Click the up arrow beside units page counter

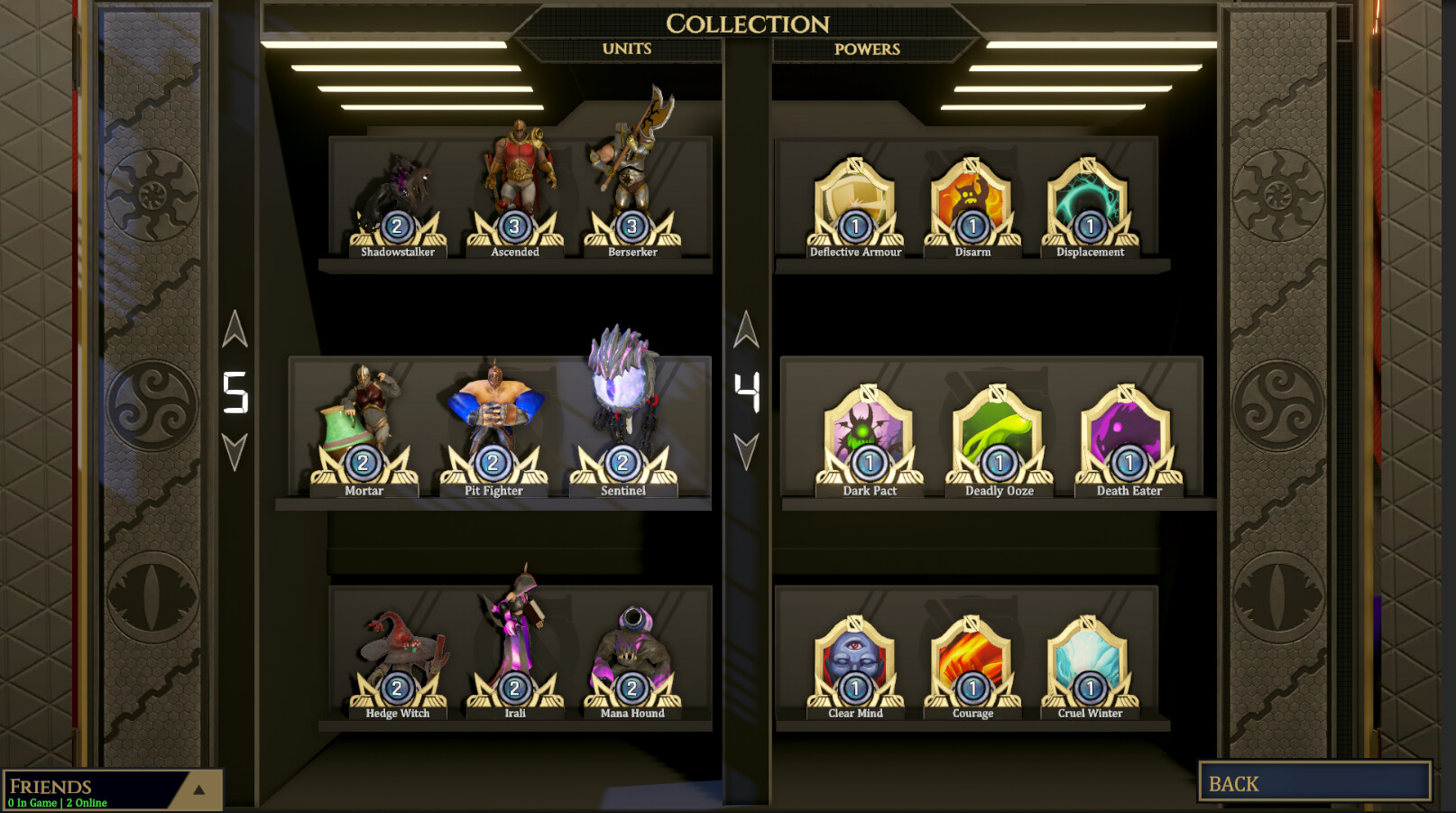(236, 330)
